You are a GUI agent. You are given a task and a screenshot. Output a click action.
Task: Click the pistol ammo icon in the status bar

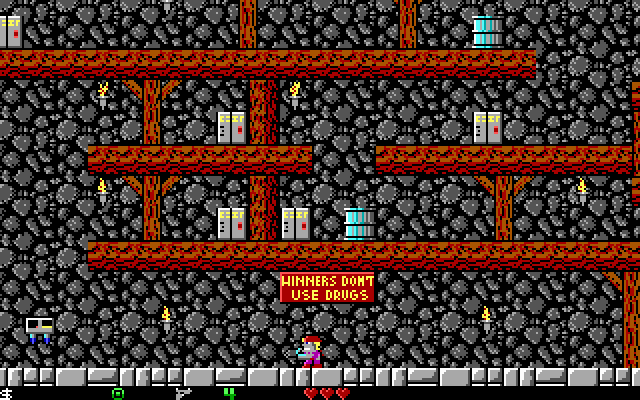(182, 393)
